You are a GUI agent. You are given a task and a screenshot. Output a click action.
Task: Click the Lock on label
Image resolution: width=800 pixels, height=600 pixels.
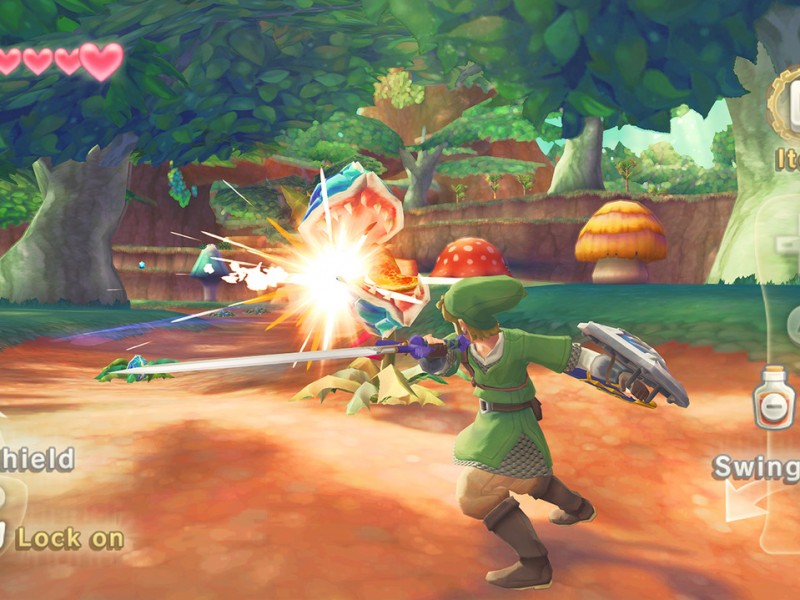[x=69, y=539]
